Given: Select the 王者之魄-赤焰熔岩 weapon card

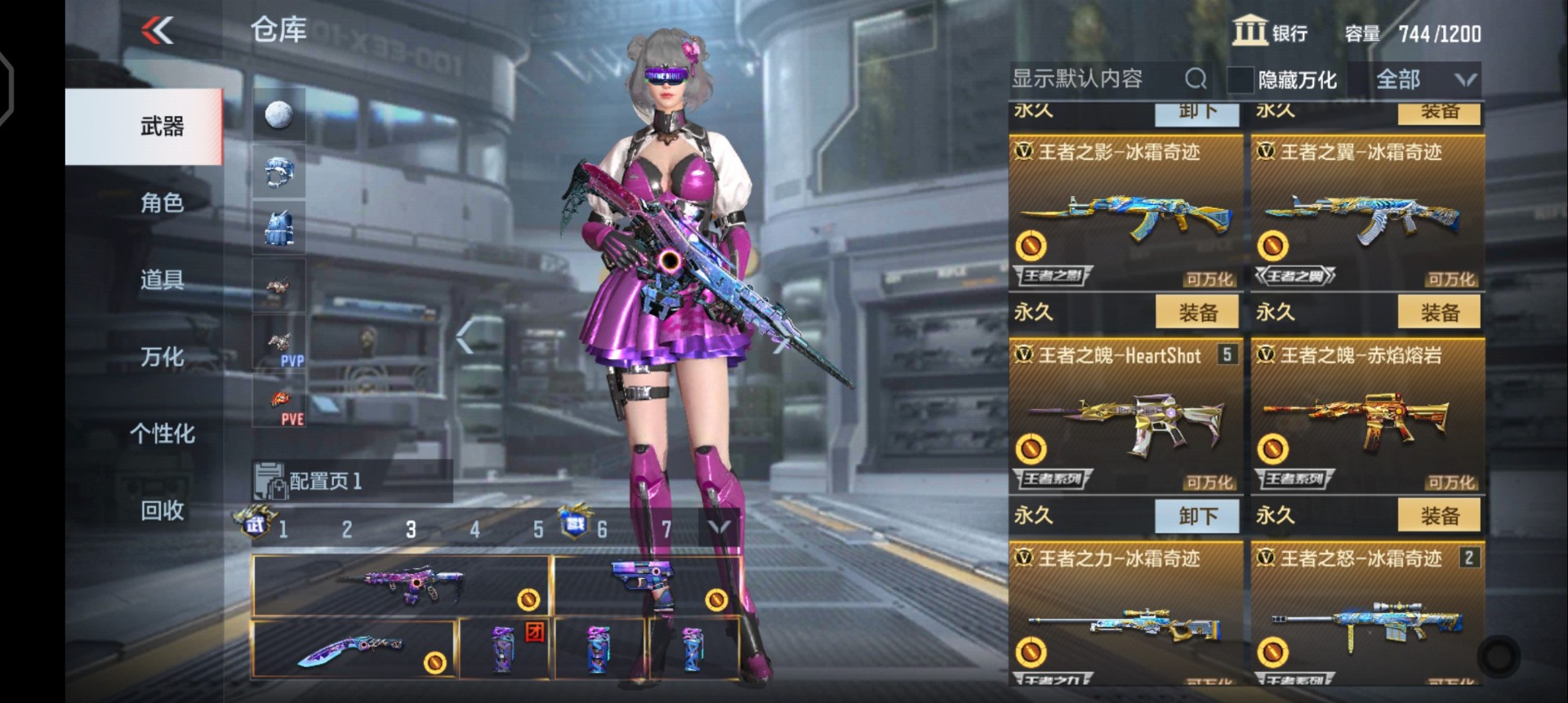Looking at the screenshot, I should (x=1367, y=416).
